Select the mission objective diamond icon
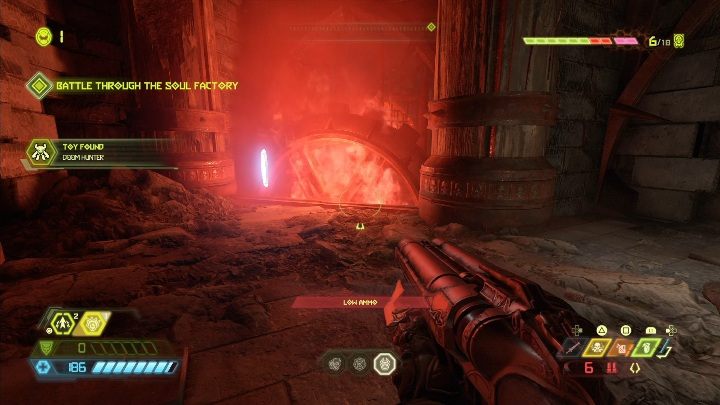This screenshot has height=405, width=720. 39,86
